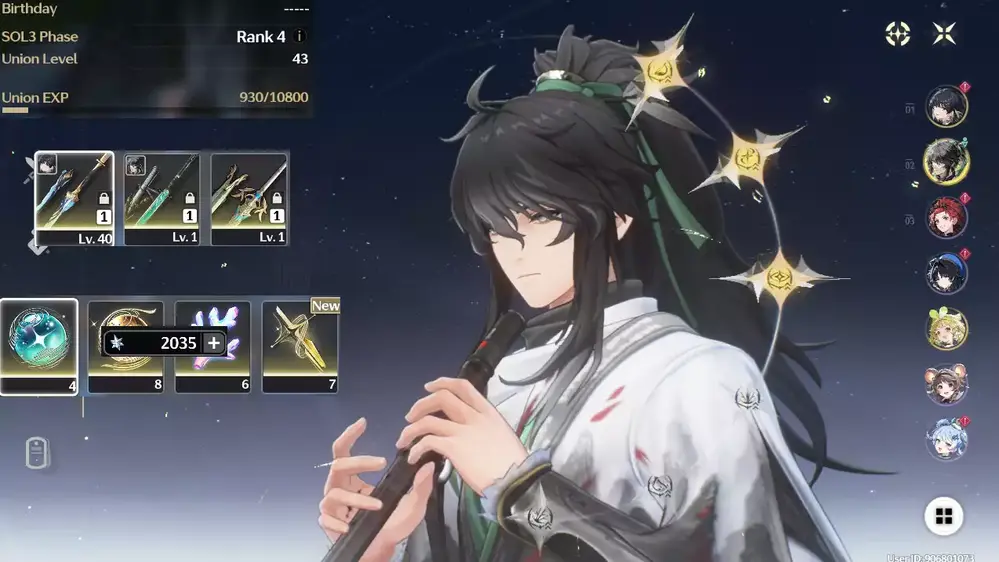Select the green-bladed Lv. 1 sword
999x562 pixels.
[162, 198]
